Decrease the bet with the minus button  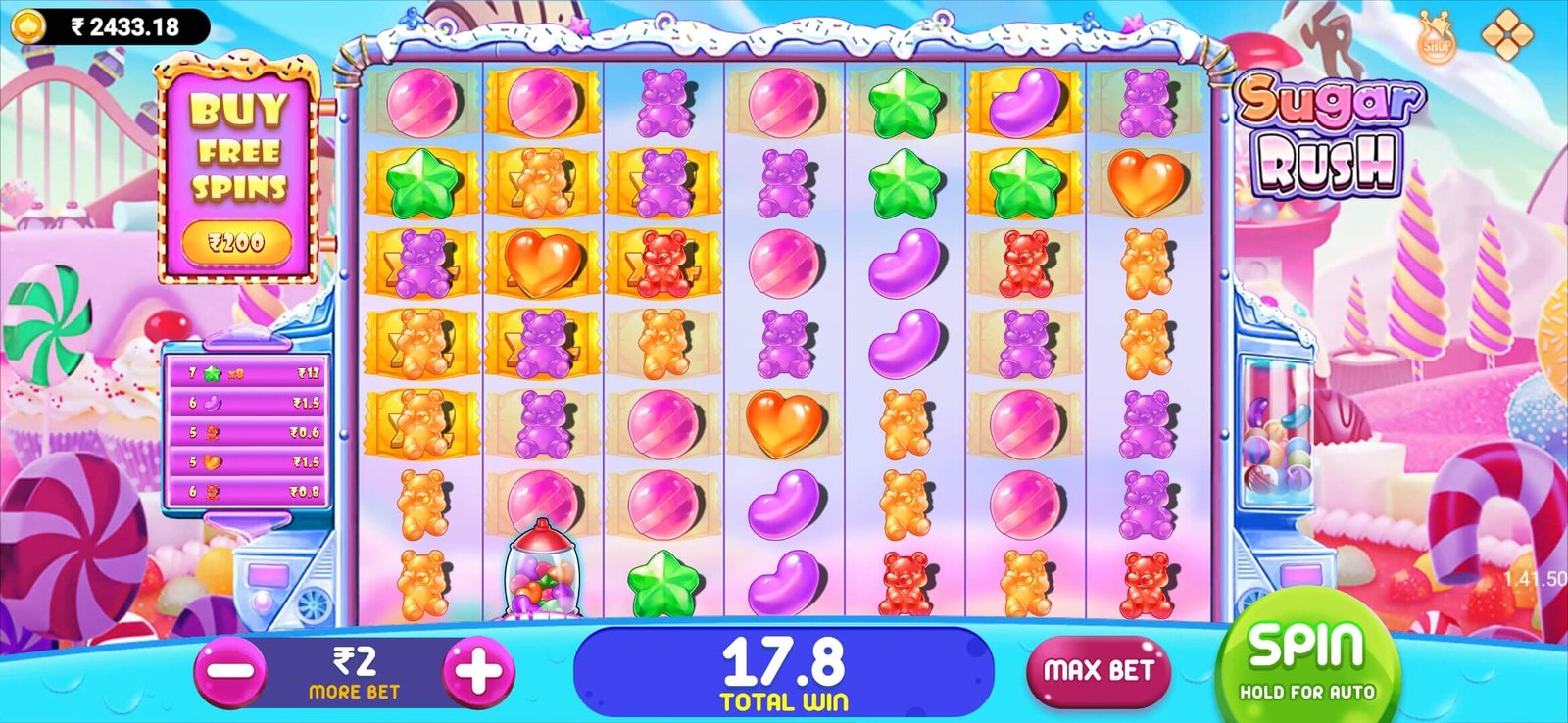tap(230, 672)
